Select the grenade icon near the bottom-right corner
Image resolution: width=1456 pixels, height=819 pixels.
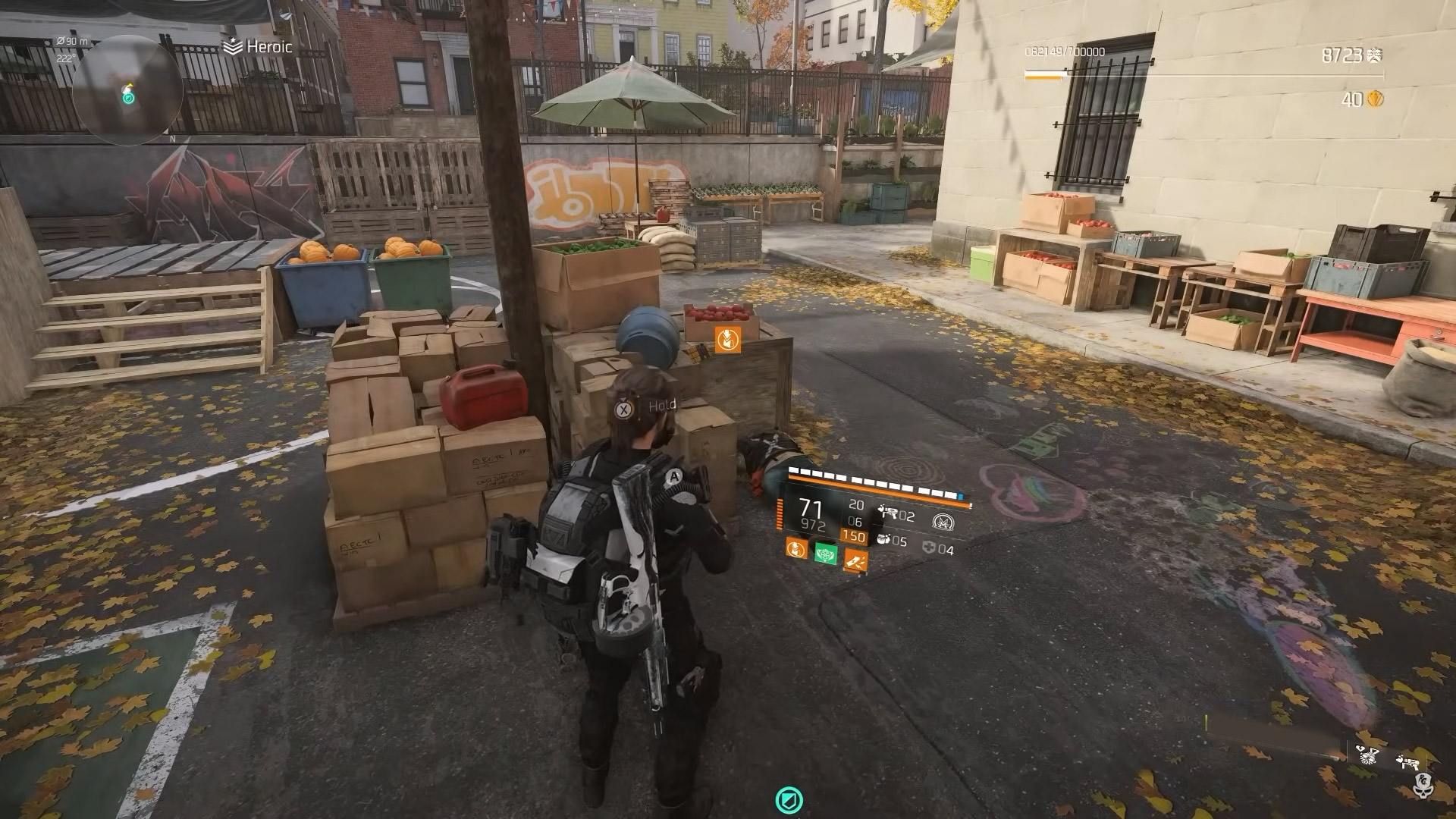click(x=1367, y=756)
